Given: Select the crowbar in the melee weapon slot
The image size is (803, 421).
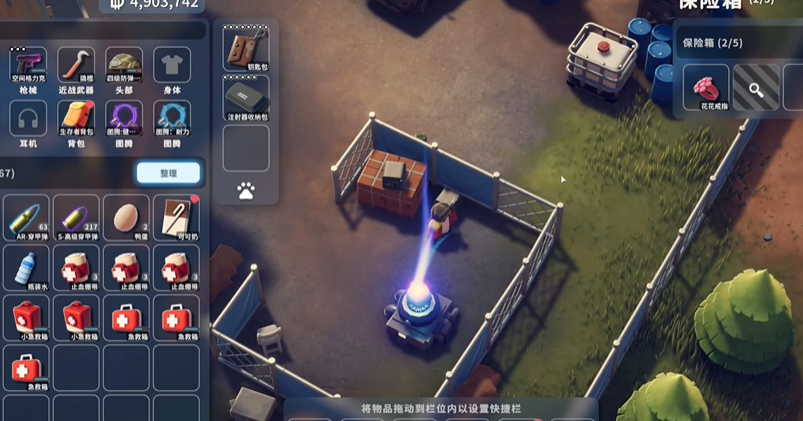Looking at the screenshot, I should [x=76, y=66].
